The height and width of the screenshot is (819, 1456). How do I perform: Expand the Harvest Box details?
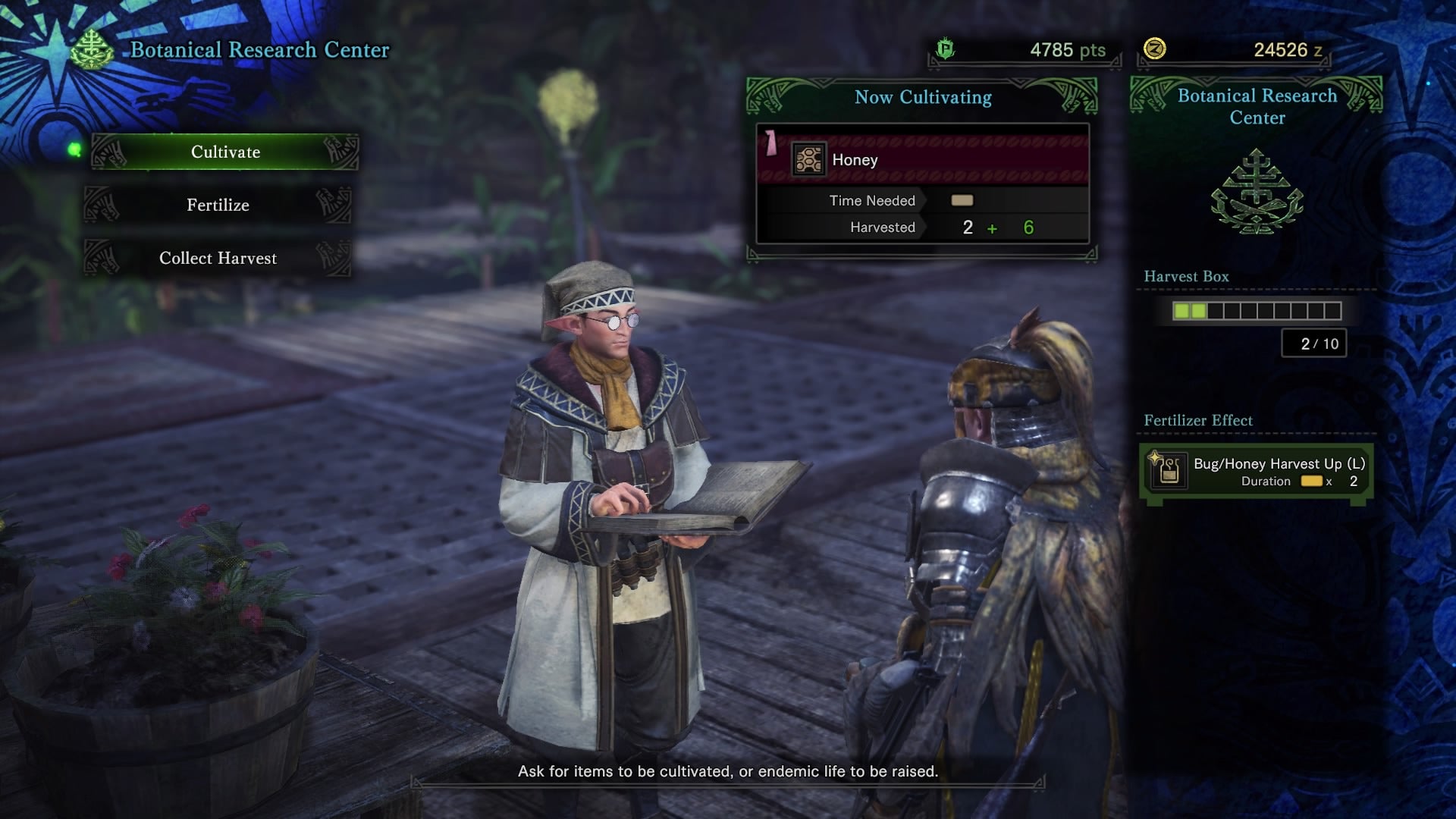(x=1185, y=276)
